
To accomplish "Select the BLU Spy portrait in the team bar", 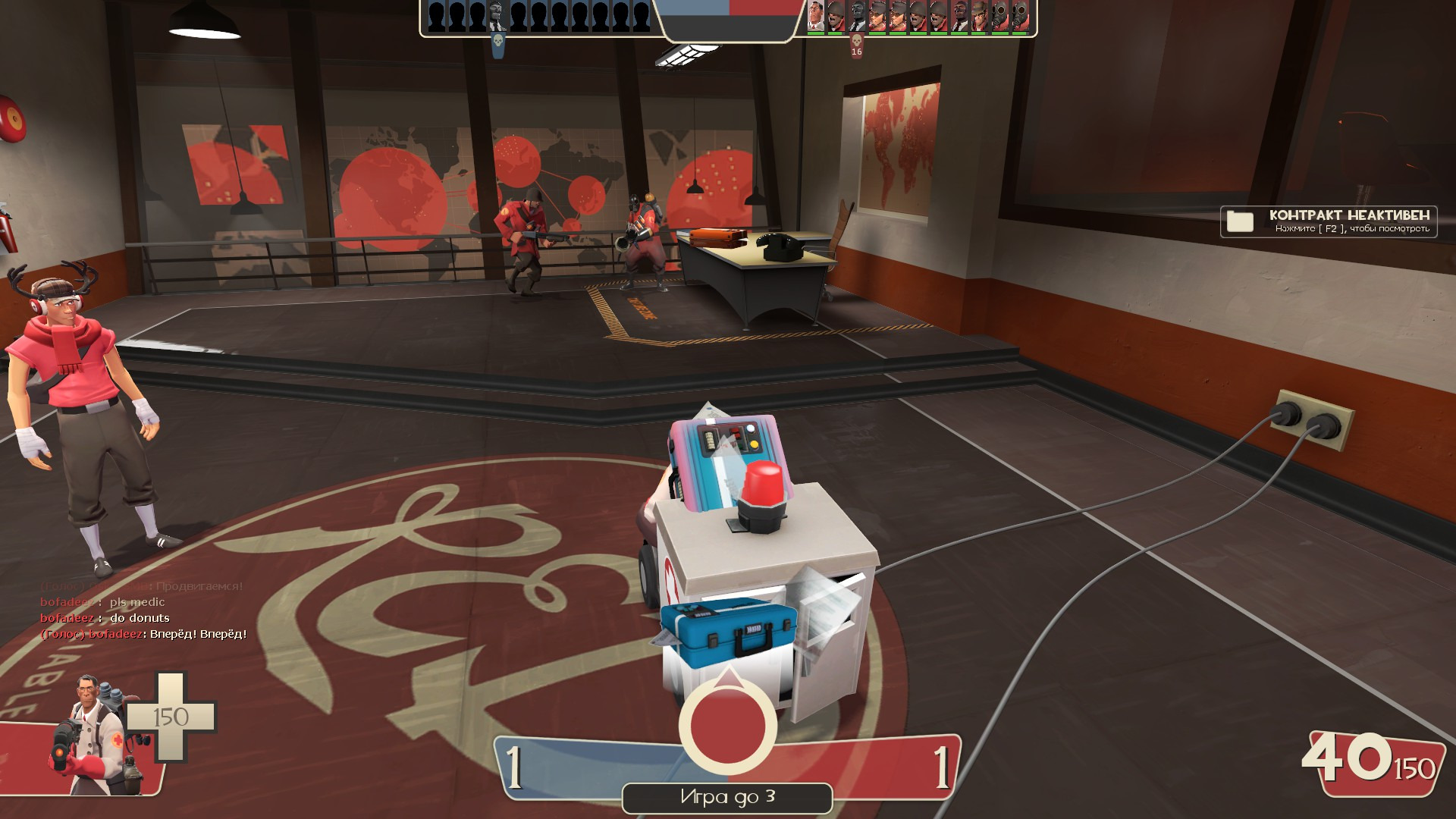I will 497,17.
